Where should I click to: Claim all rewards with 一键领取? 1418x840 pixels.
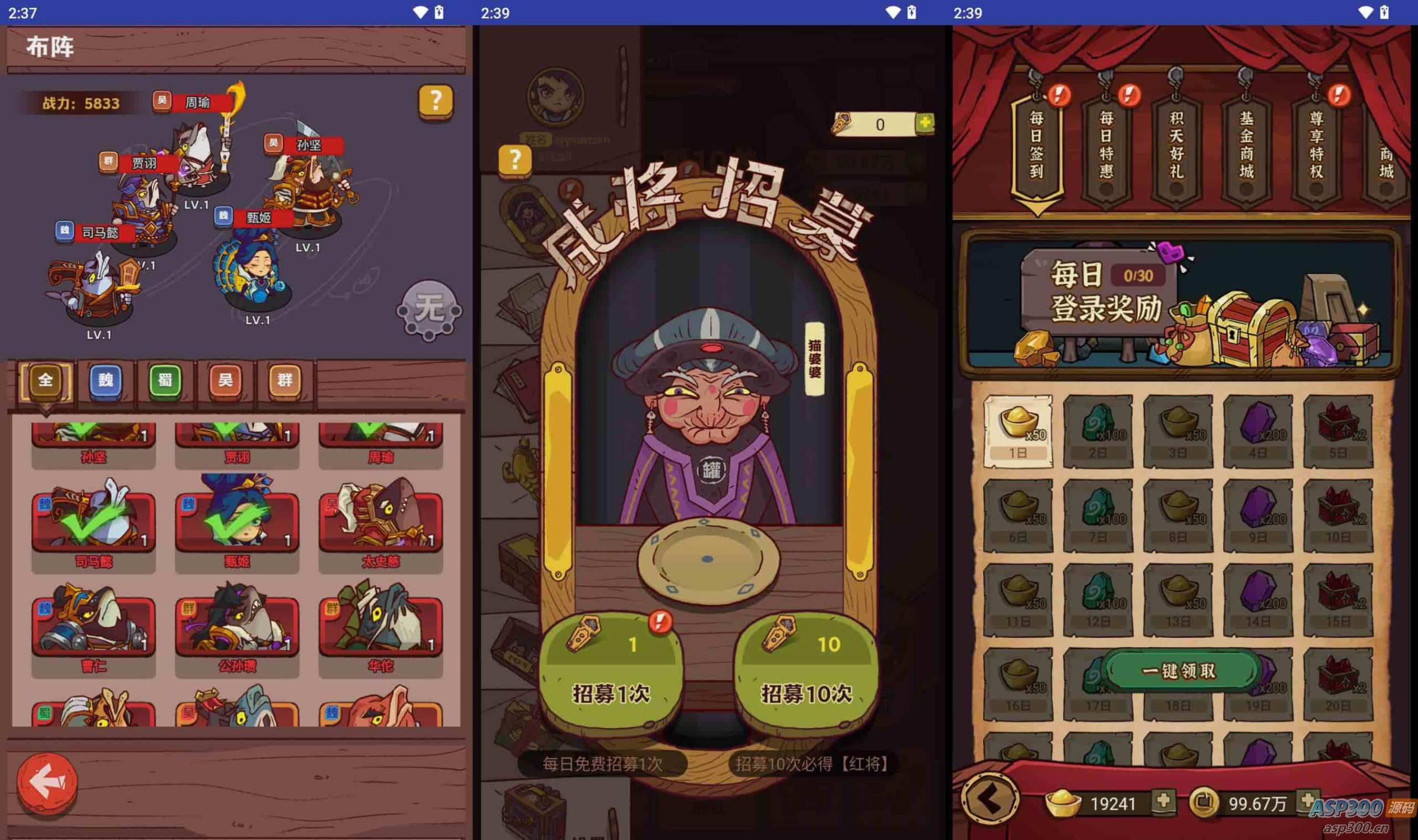coord(1179,671)
